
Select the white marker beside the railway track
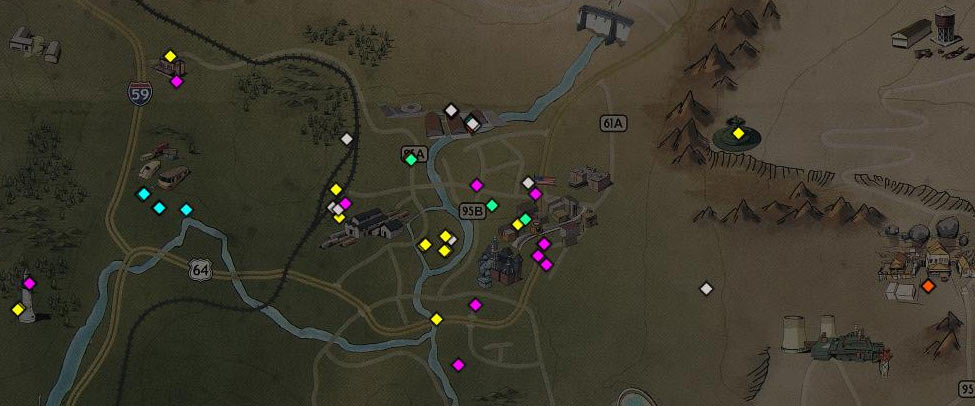tap(347, 139)
